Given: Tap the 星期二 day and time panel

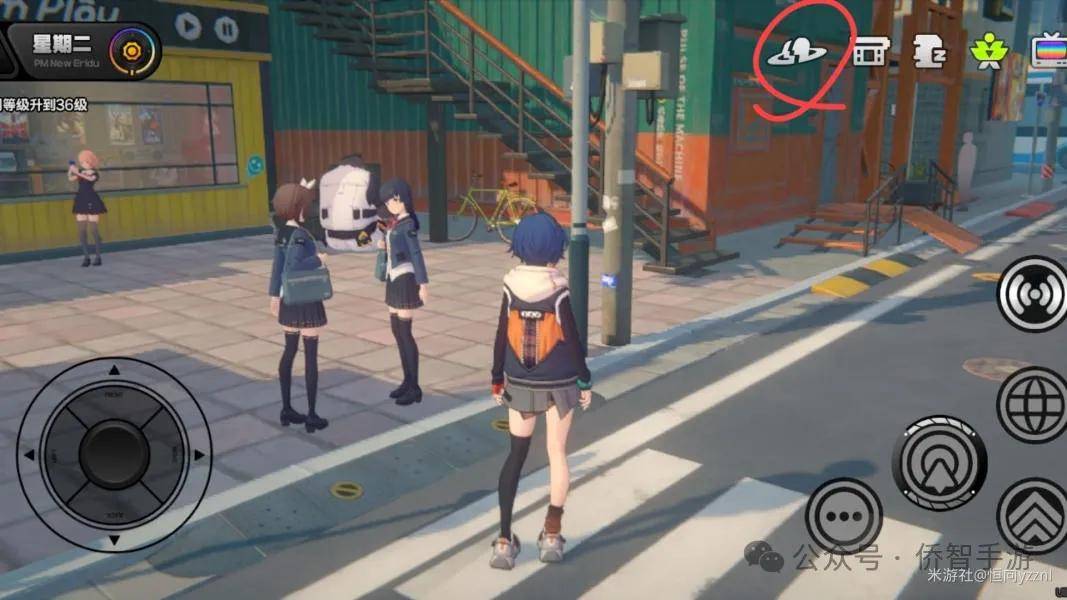Looking at the screenshot, I should point(62,50).
